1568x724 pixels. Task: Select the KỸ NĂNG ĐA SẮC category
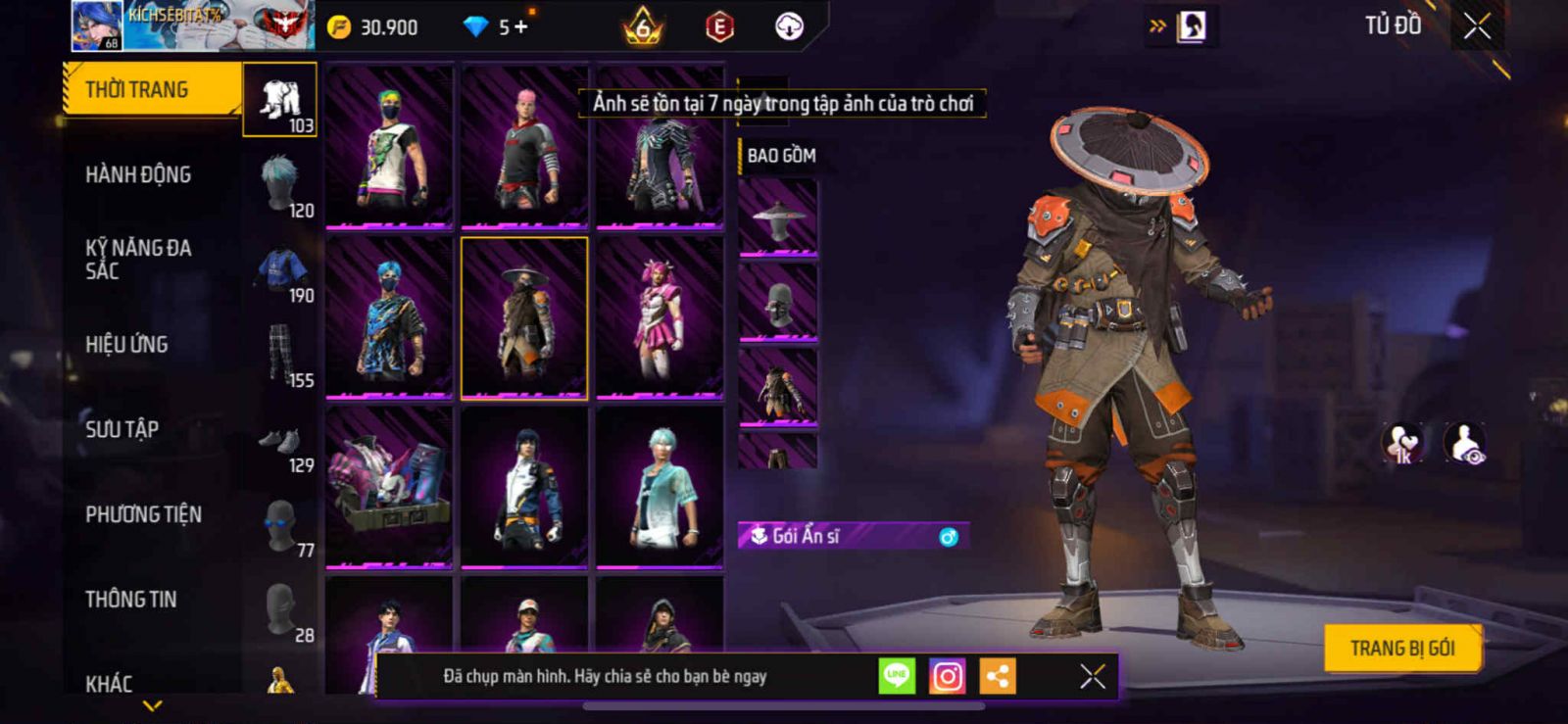coord(138,260)
